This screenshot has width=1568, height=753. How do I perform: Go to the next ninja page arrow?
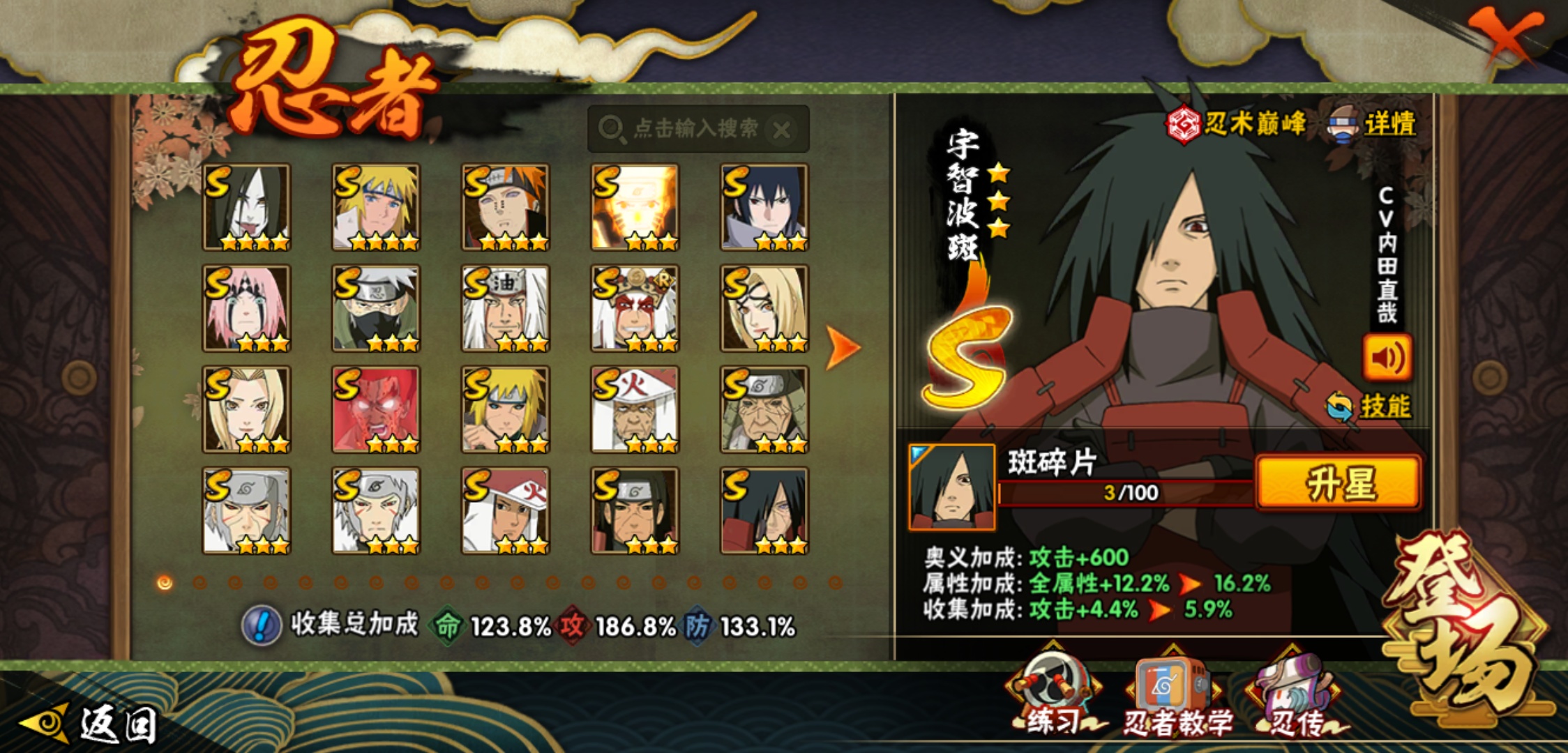click(x=842, y=347)
